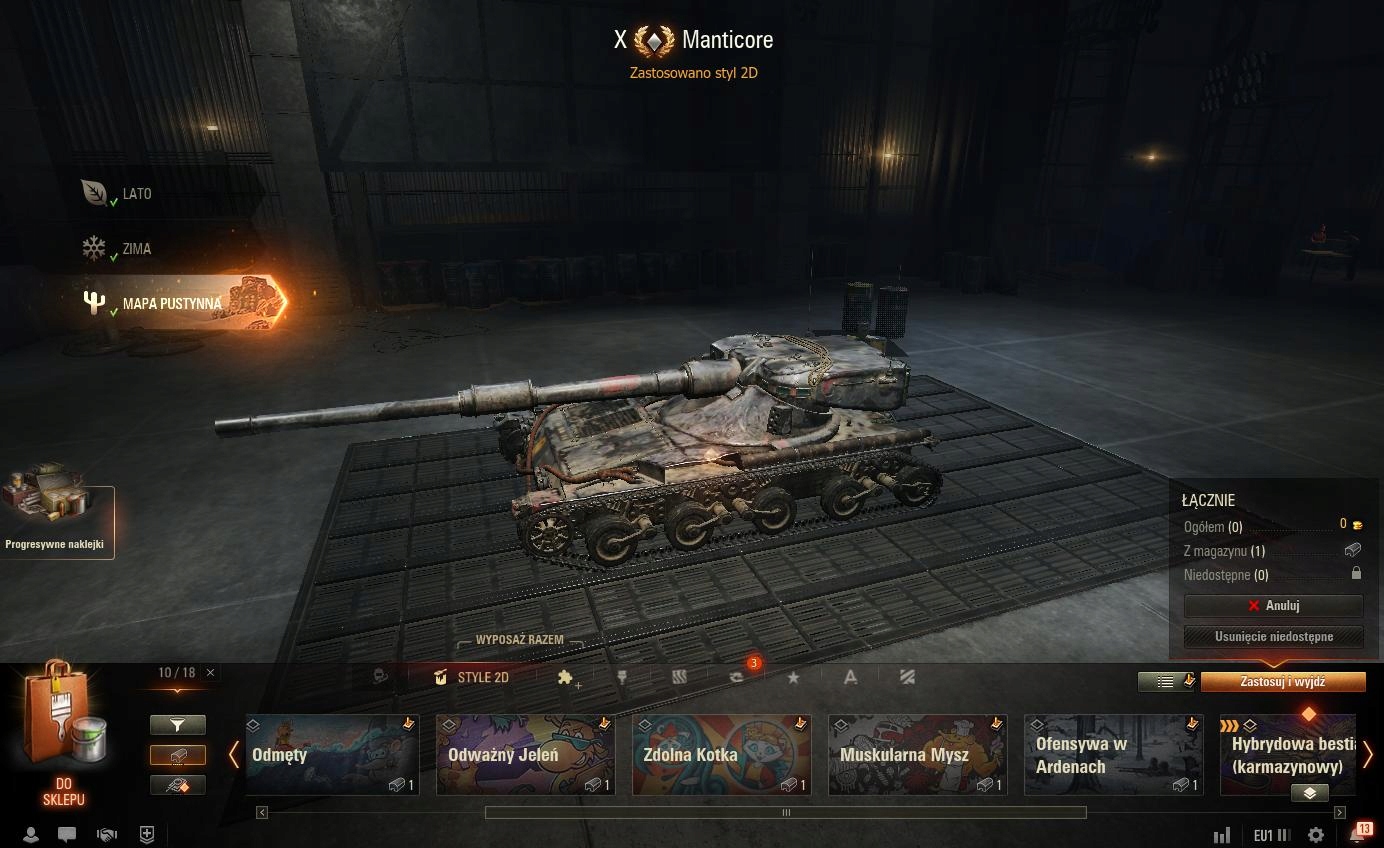Screen dimensions: 1384x848
Task: Clear the 10/18 filter counter
Action: pos(210,673)
